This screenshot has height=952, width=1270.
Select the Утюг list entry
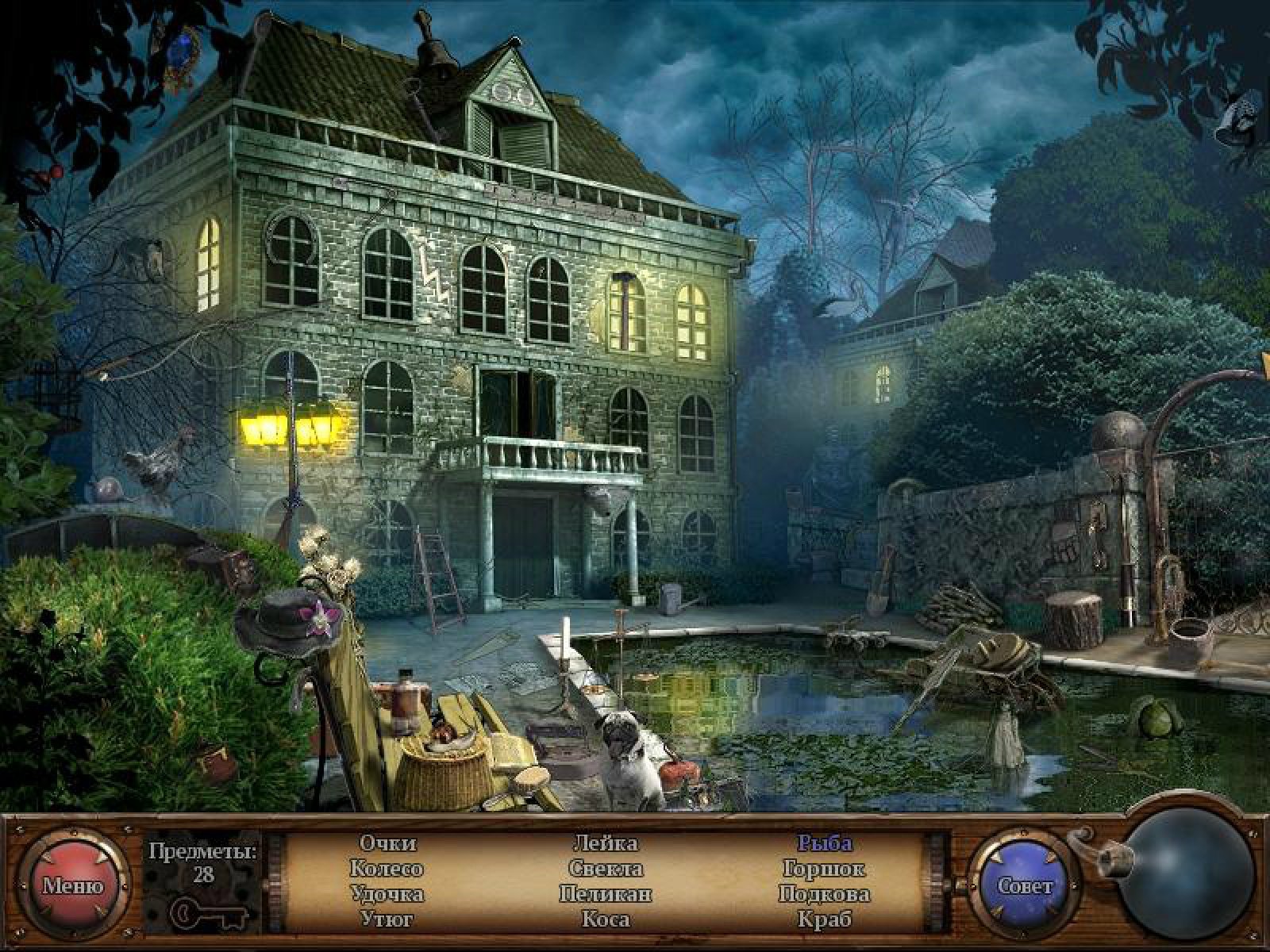coord(387,919)
